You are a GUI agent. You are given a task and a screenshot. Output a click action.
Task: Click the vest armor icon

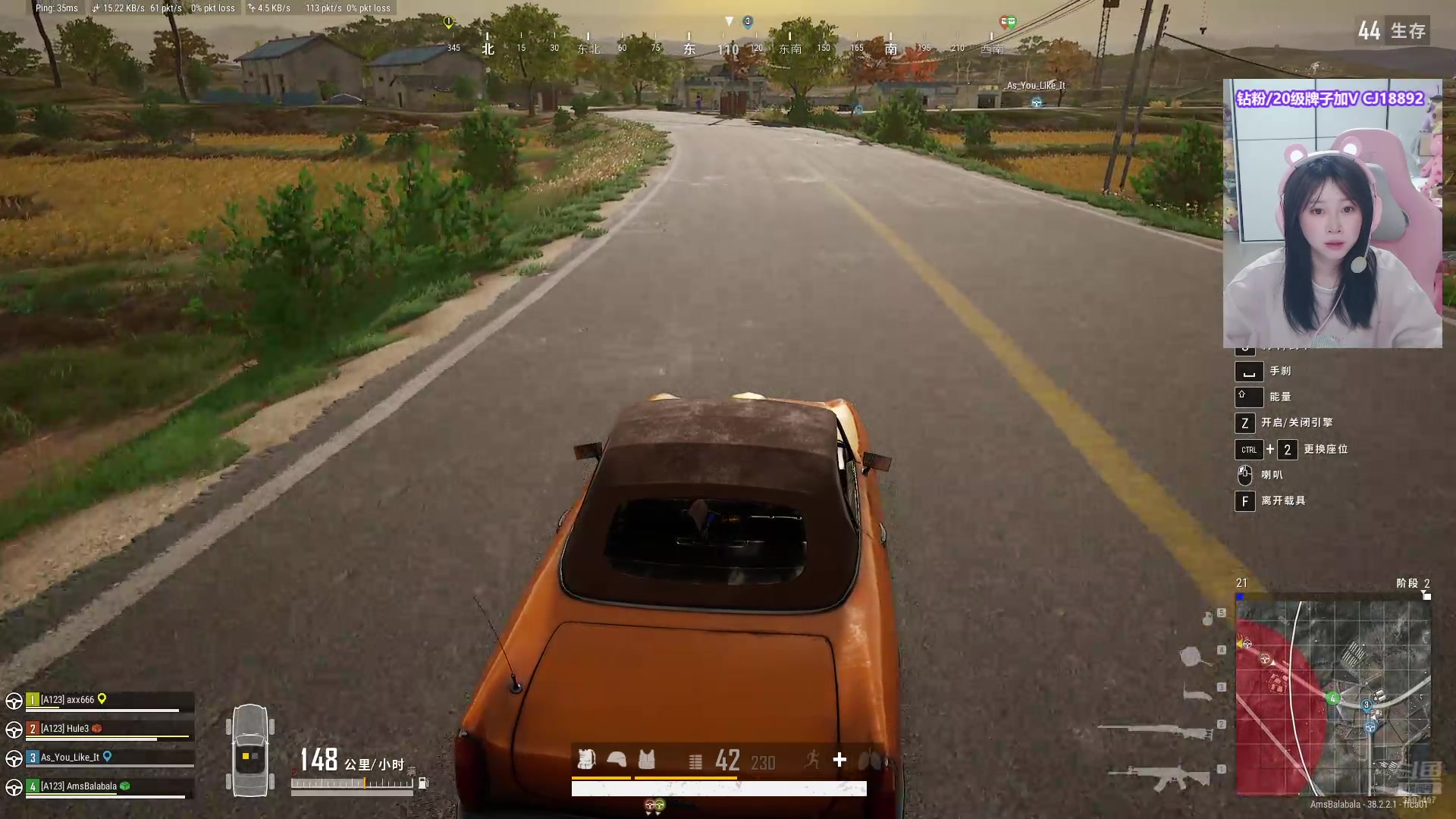pos(647,759)
